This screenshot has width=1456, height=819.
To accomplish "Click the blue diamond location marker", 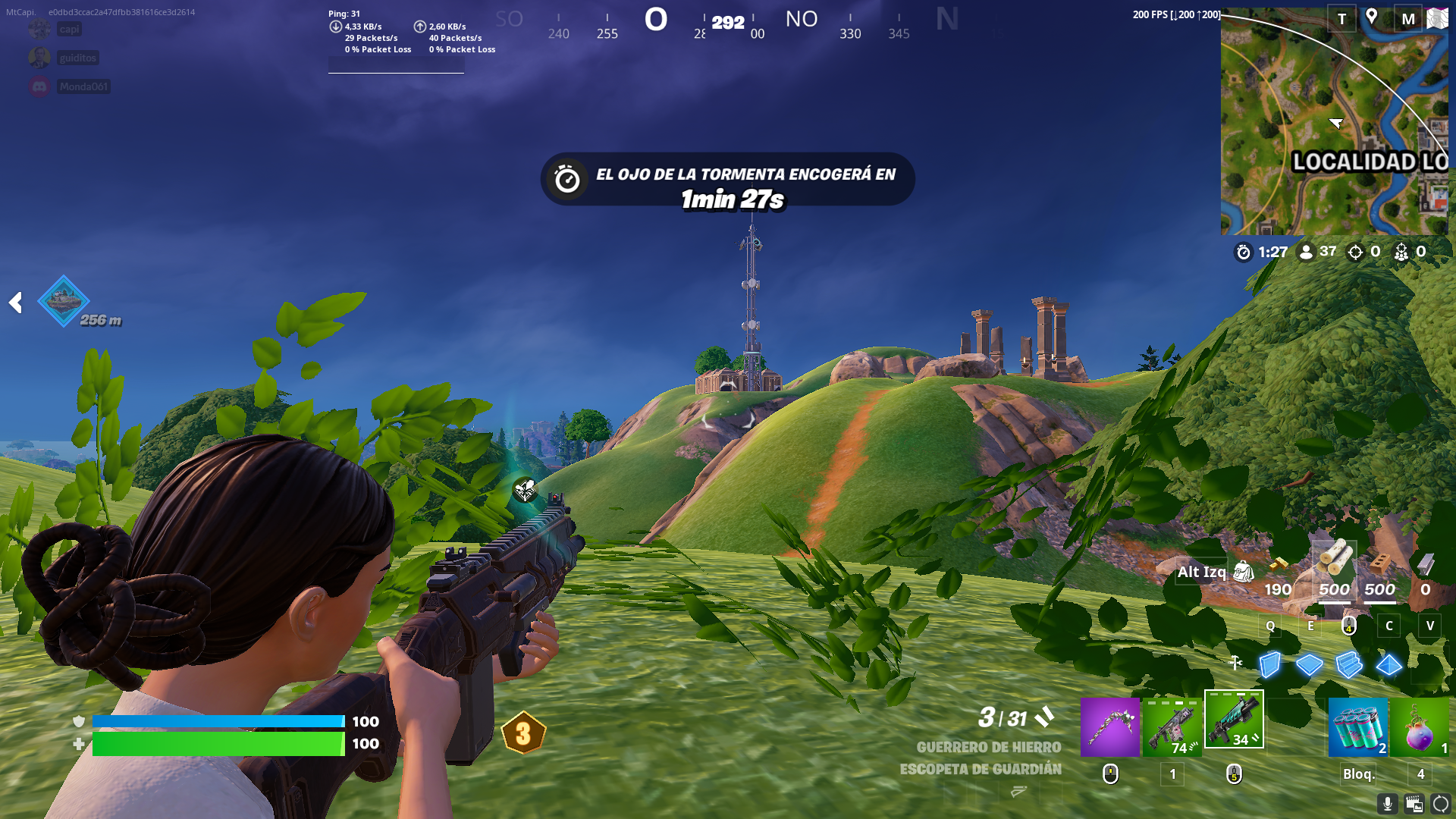I will pyautogui.click(x=64, y=301).
